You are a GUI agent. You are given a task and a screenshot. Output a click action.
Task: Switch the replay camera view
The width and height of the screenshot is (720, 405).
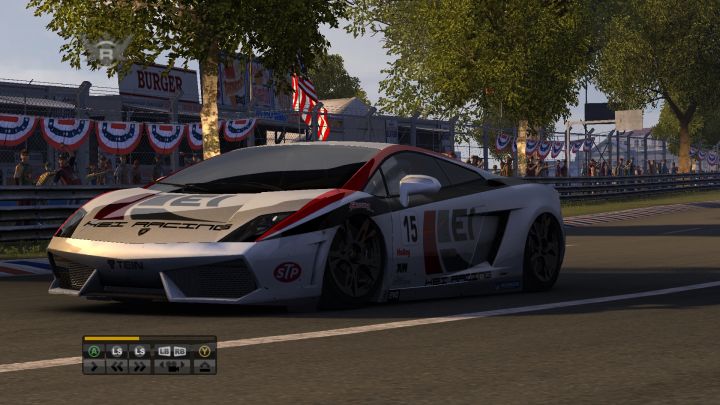172,366
